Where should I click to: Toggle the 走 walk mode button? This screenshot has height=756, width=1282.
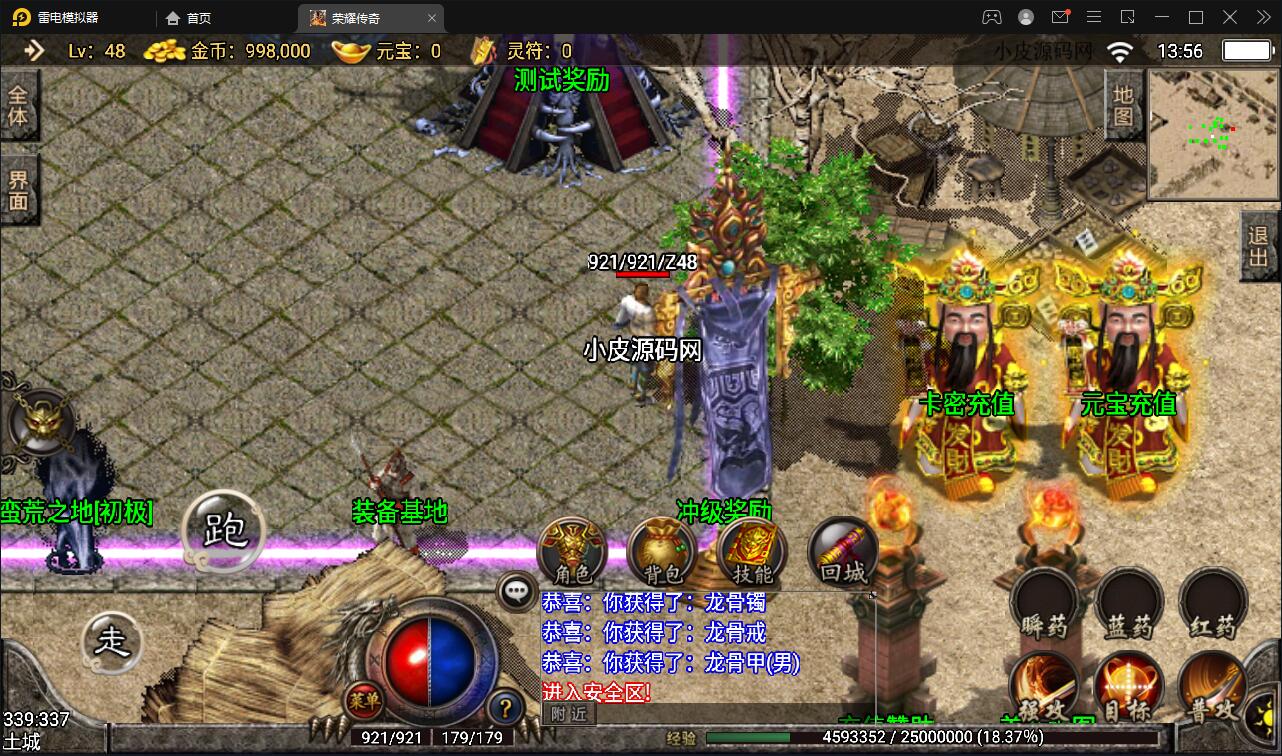pyautogui.click(x=112, y=641)
